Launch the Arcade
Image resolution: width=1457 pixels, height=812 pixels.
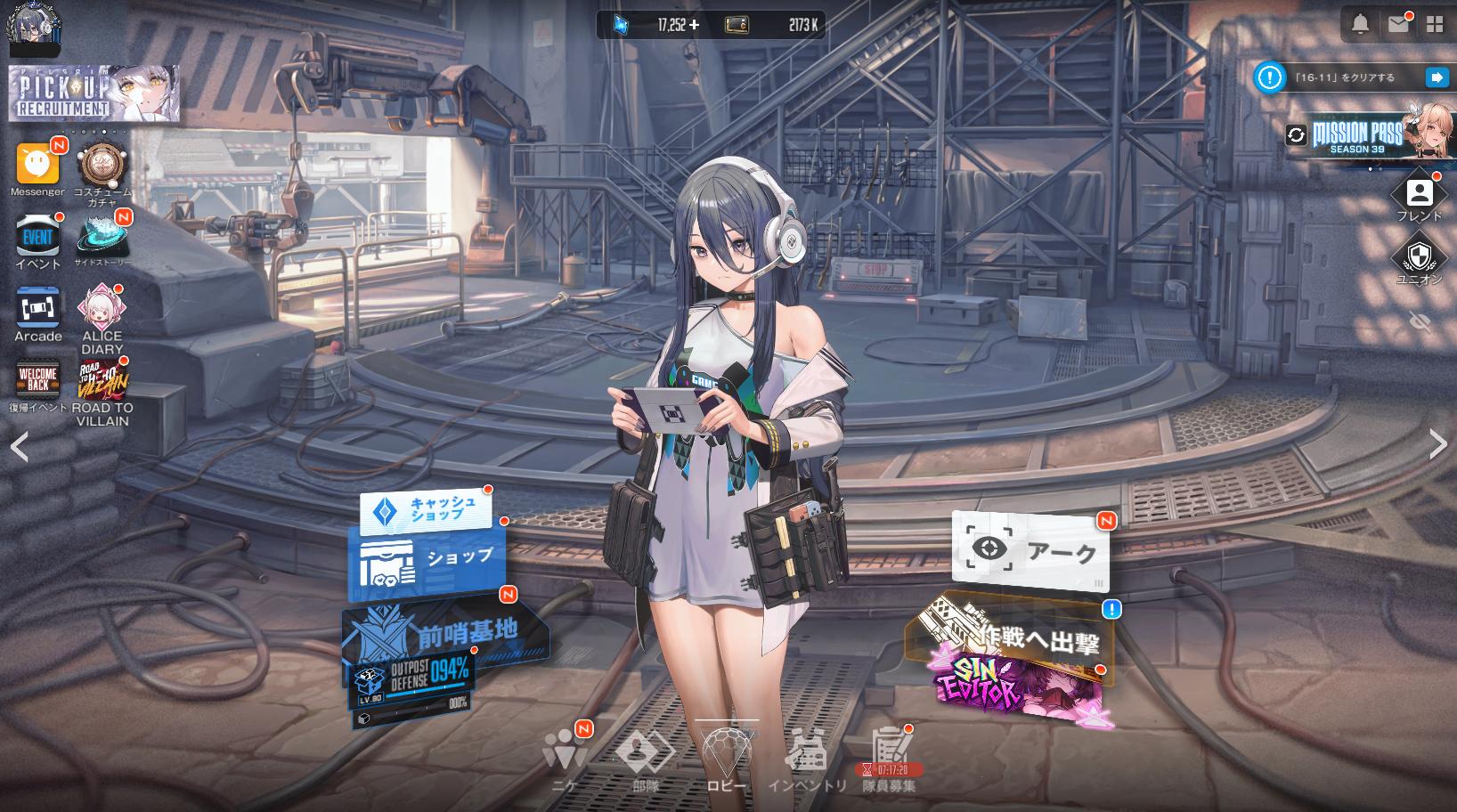[37, 308]
